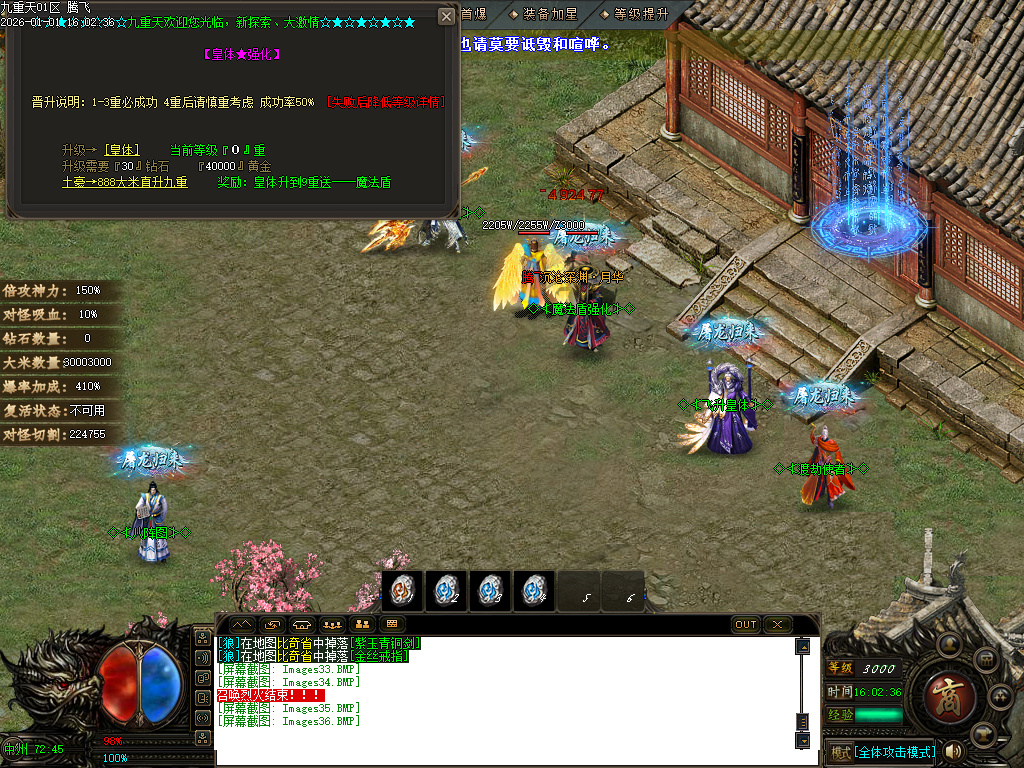Use the hotbar item in slot 2
The width and height of the screenshot is (1024, 768).
(x=446, y=591)
